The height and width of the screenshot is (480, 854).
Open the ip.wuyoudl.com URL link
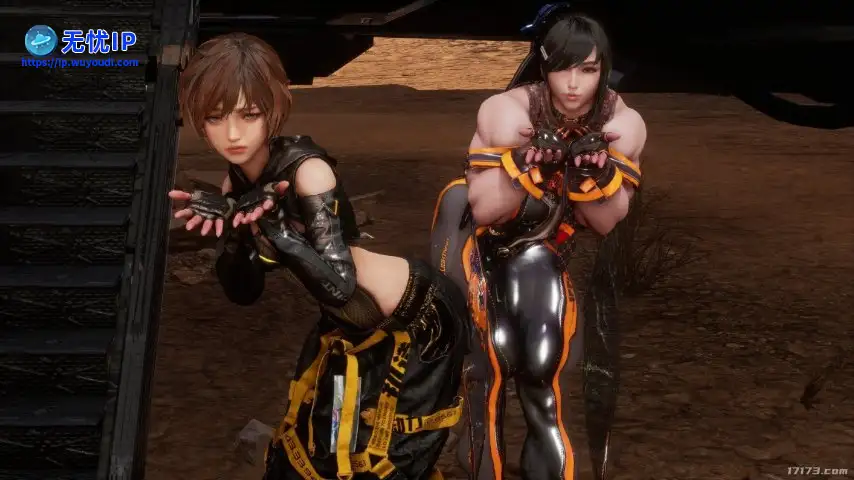[80, 62]
